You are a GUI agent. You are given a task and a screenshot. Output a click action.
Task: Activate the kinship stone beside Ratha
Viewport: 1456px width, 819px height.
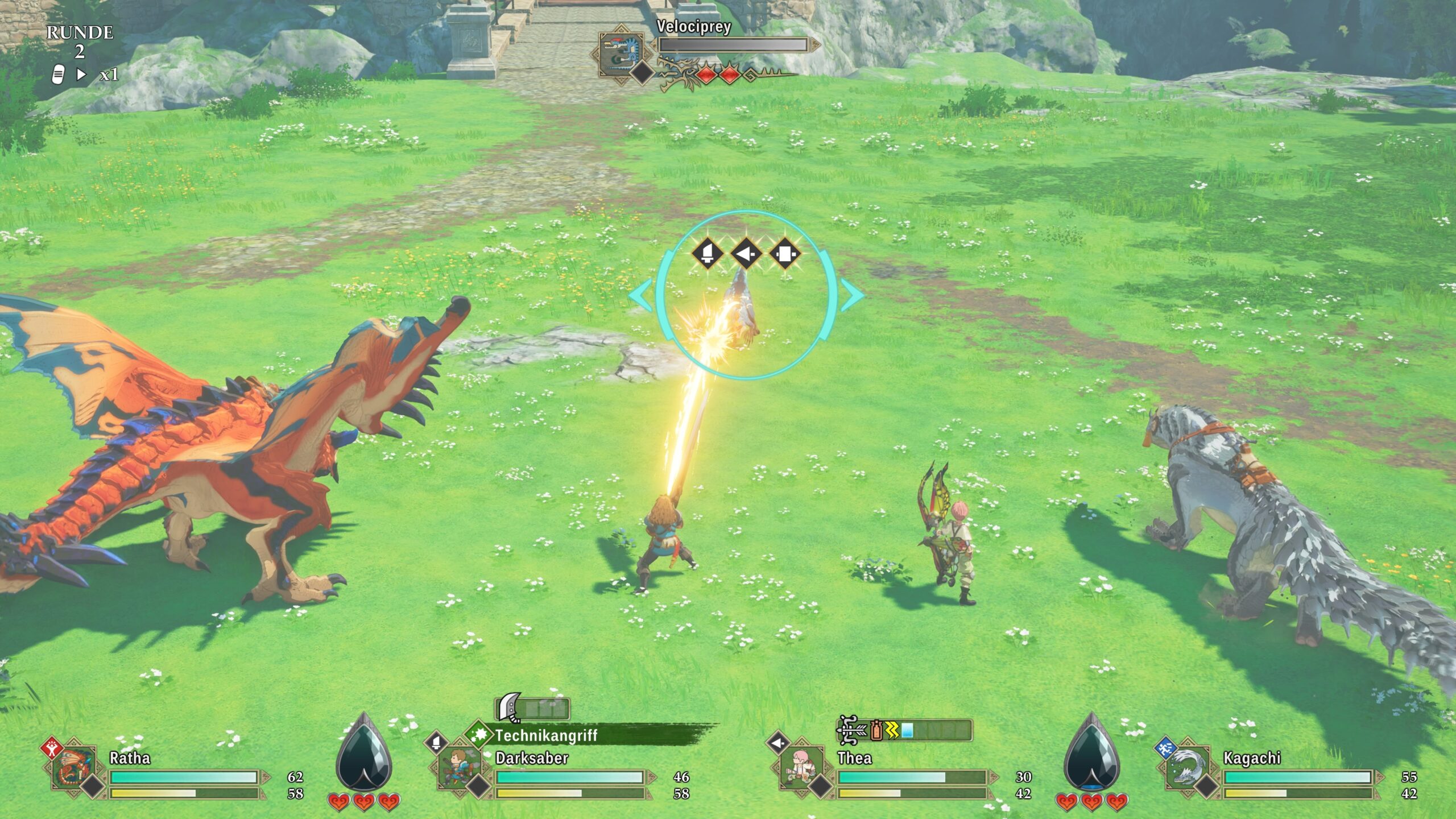(364, 754)
